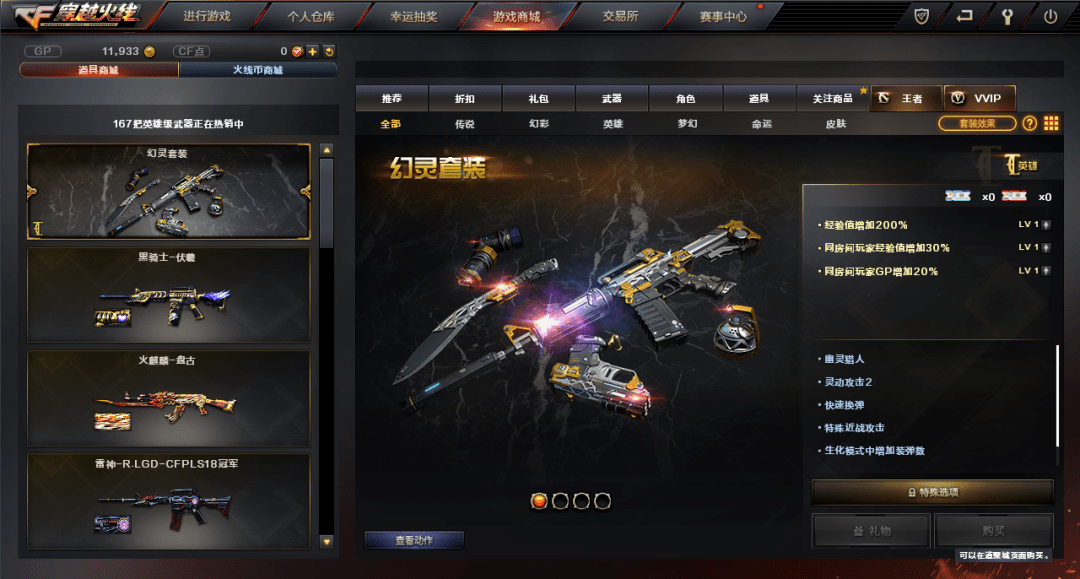The height and width of the screenshot is (579, 1080).
Task: Filter by 传说 legend sub-category
Action: [465, 124]
